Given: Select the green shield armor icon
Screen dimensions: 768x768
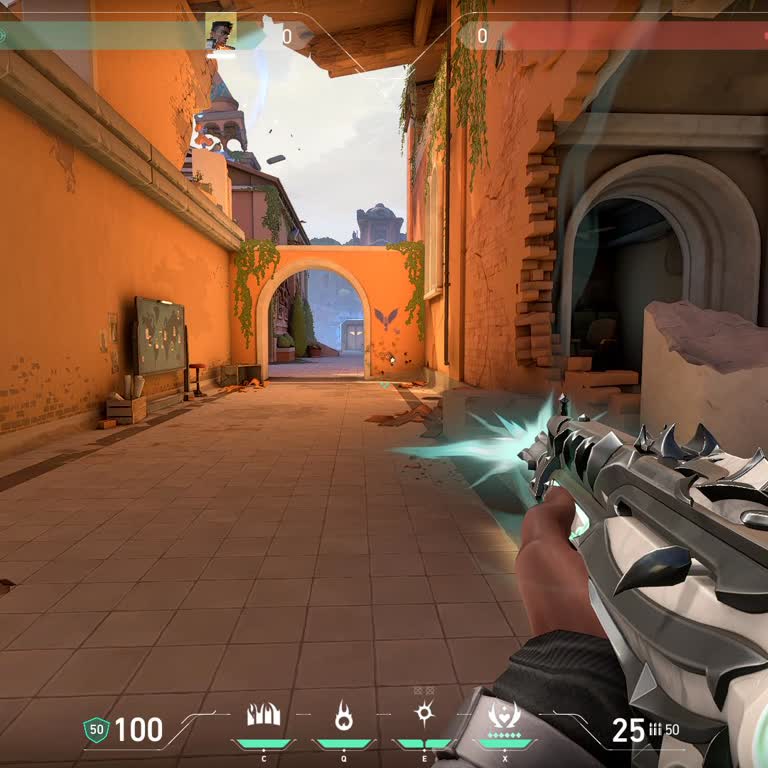Looking at the screenshot, I should [96, 730].
